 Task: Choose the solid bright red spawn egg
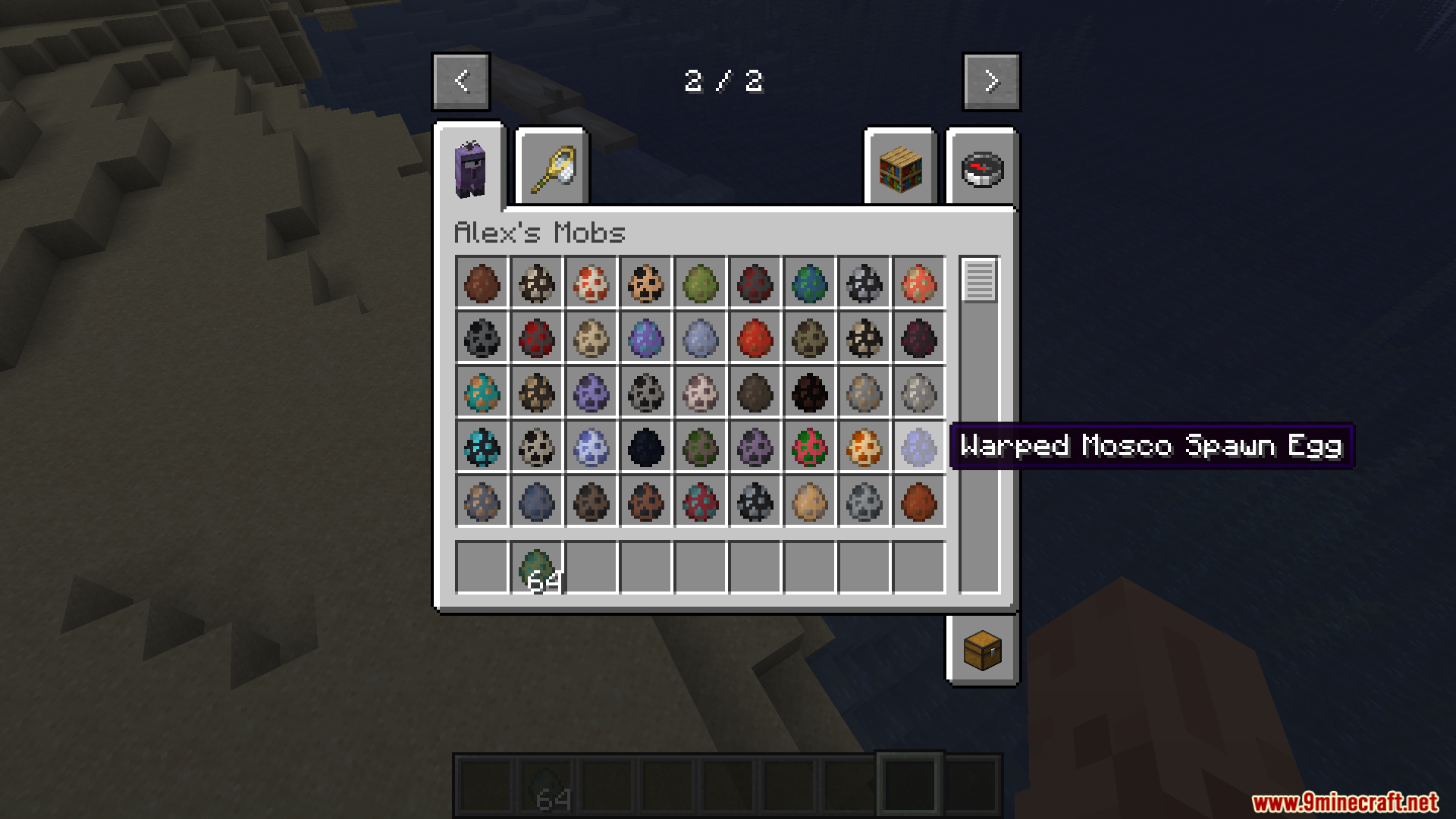tap(755, 337)
